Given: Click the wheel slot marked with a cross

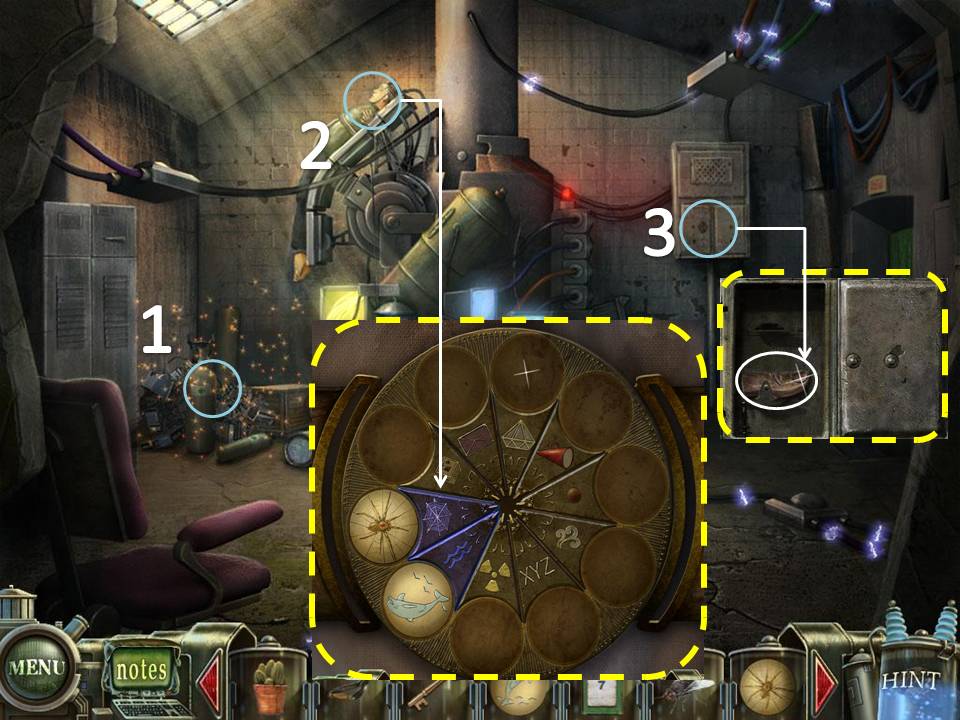Looking at the screenshot, I should coord(527,371).
